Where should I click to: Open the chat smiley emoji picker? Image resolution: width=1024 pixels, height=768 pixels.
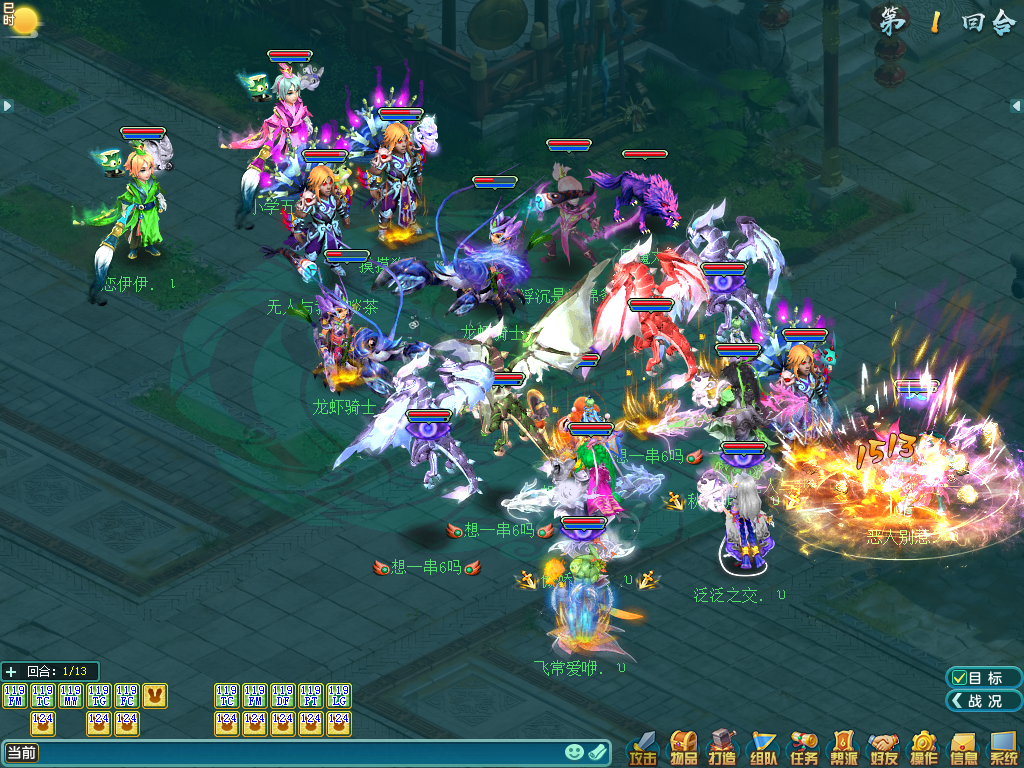tap(574, 752)
